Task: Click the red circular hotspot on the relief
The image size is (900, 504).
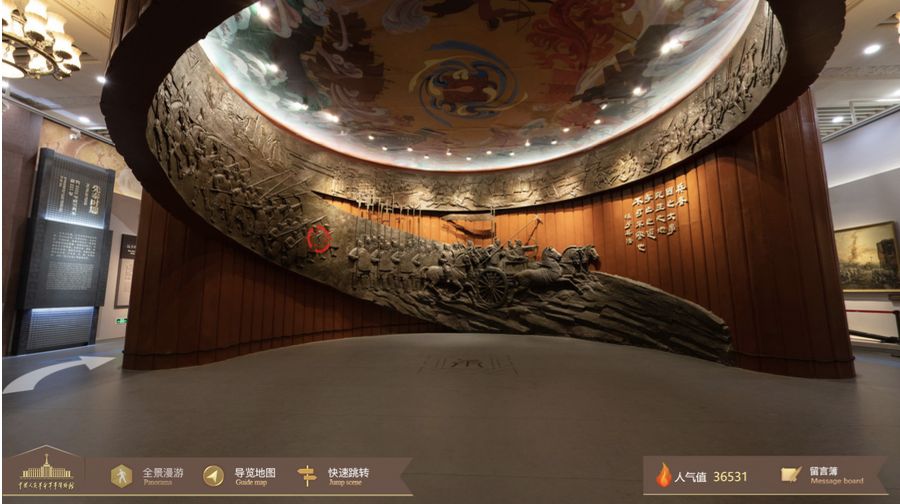Action: tap(319, 239)
